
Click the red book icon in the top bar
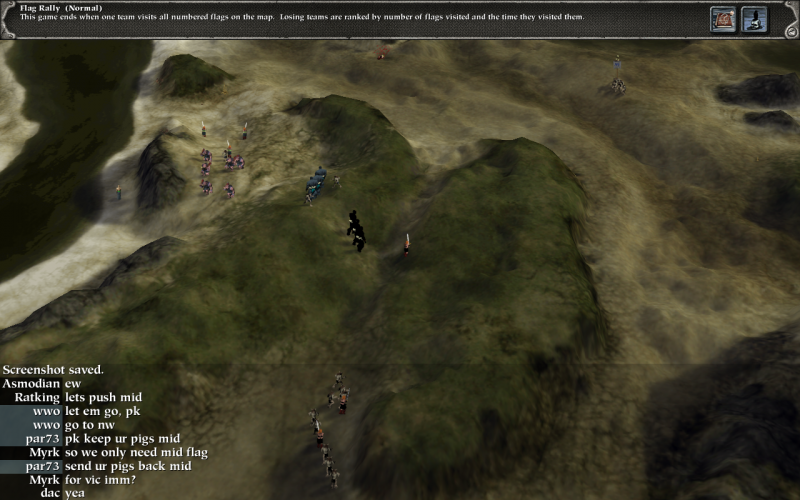pyautogui.click(x=723, y=19)
